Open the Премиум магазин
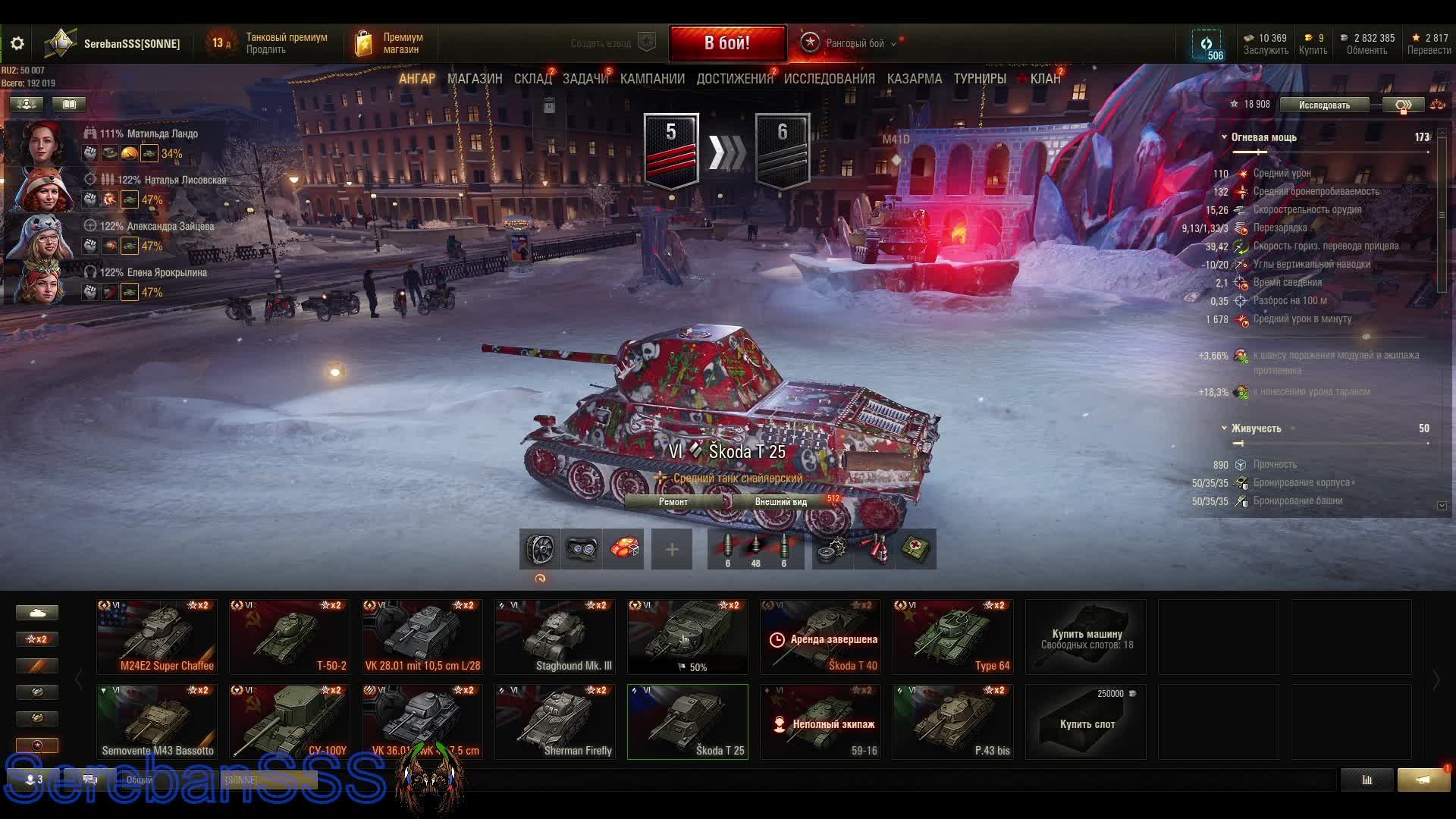1456x819 pixels. [391, 43]
